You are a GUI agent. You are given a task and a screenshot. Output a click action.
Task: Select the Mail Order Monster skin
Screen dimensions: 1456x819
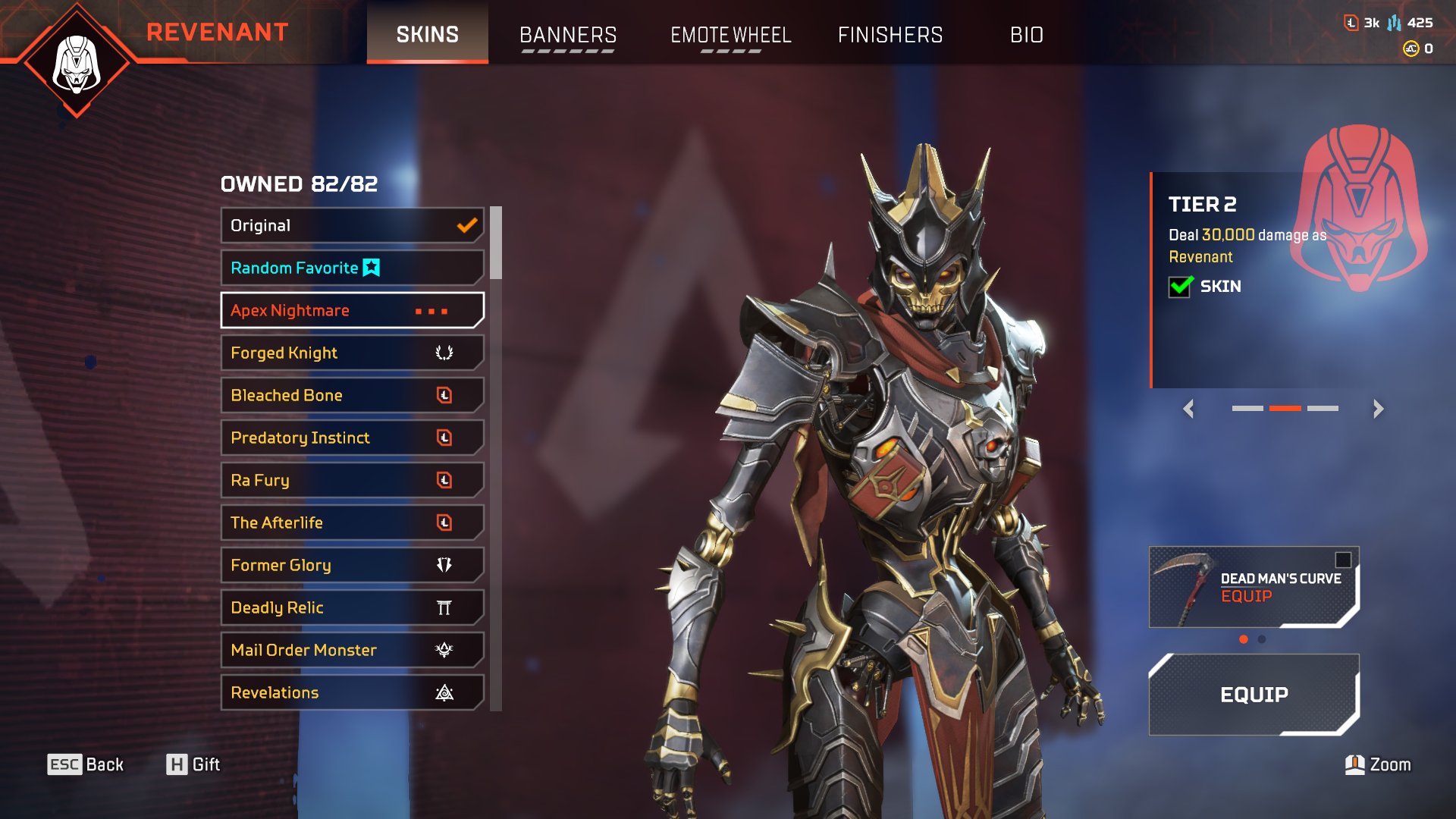(x=352, y=650)
